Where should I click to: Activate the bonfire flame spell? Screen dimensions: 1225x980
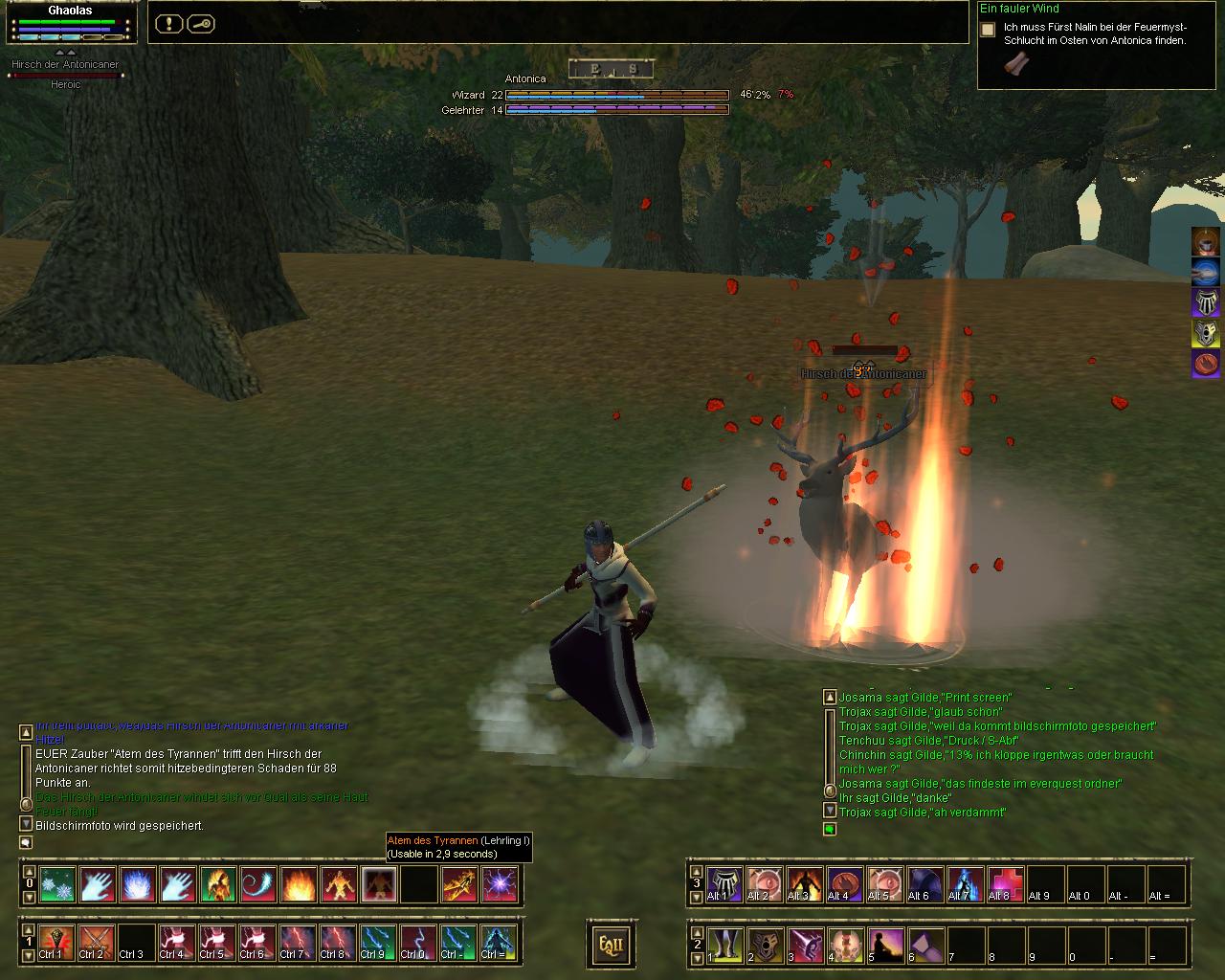click(x=299, y=885)
